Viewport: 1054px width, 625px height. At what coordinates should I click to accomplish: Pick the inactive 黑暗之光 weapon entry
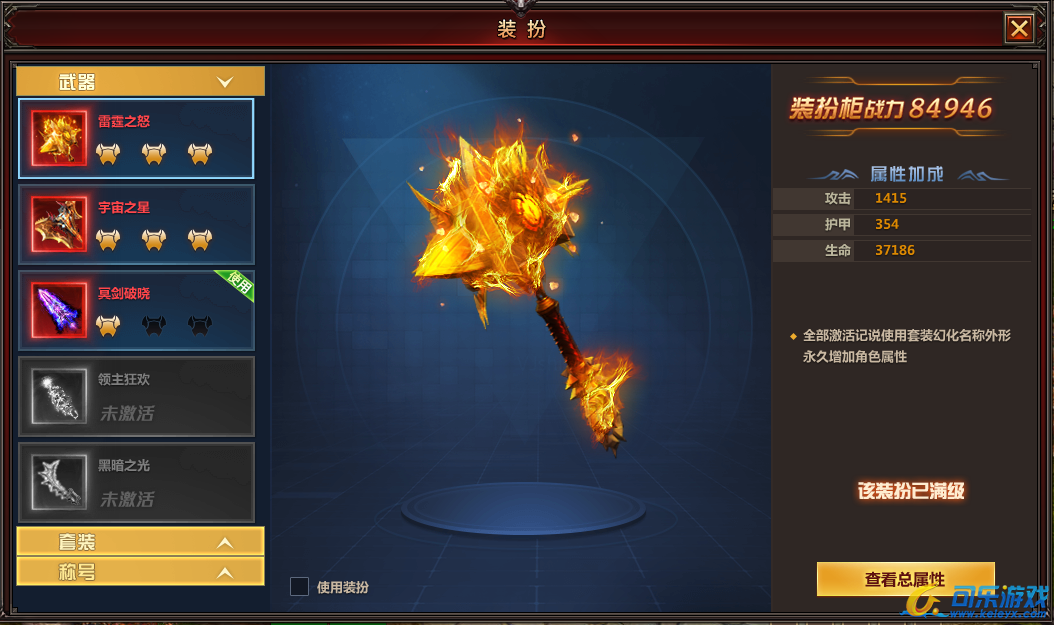click(136, 482)
